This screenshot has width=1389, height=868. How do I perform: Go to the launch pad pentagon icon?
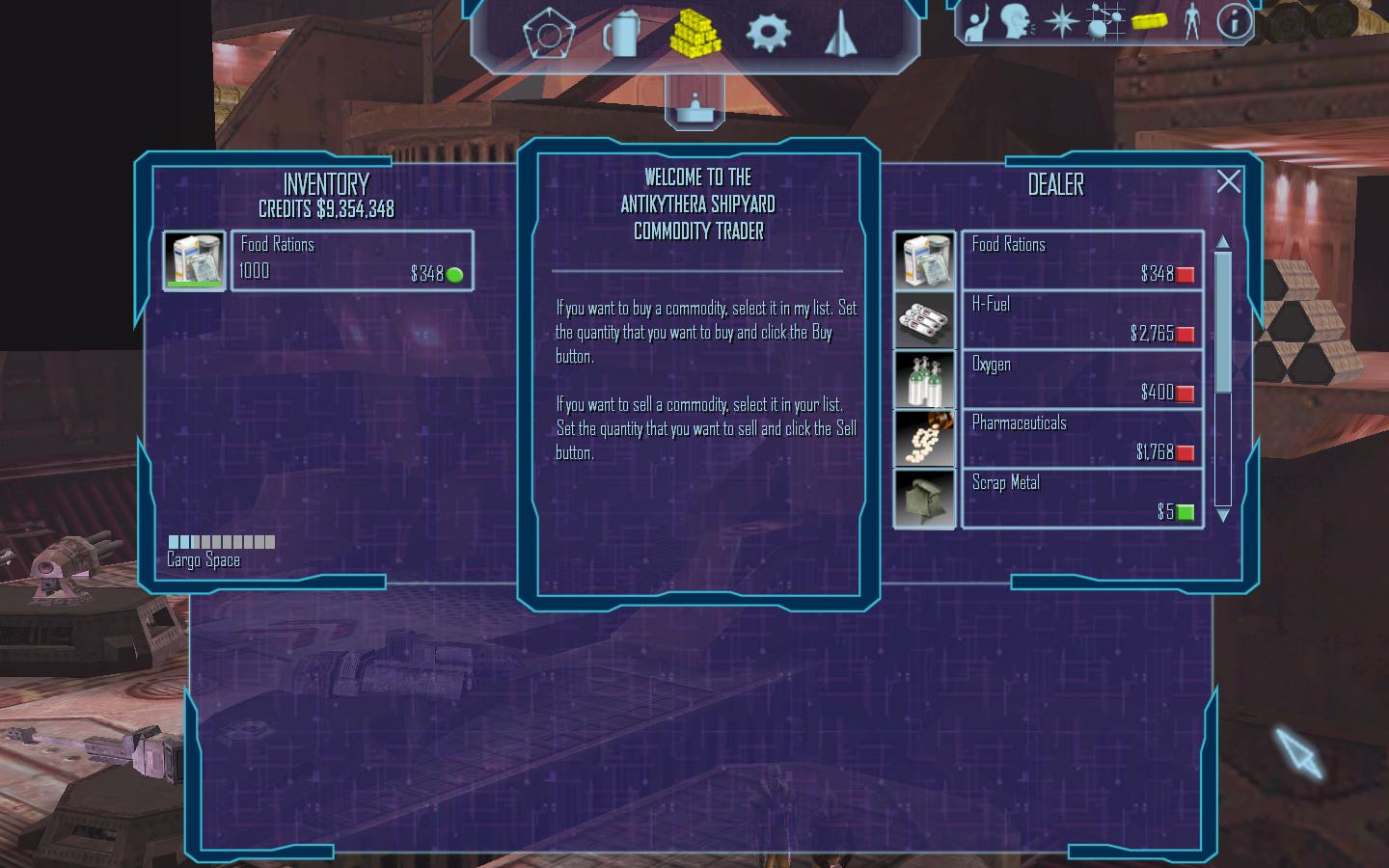(548, 35)
